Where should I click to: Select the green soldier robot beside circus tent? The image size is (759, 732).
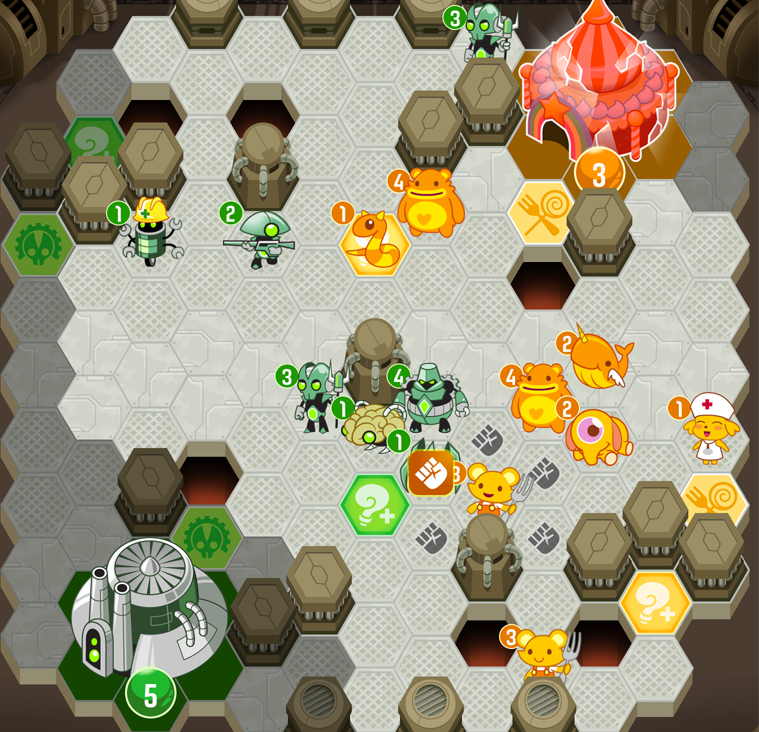coord(487,32)
